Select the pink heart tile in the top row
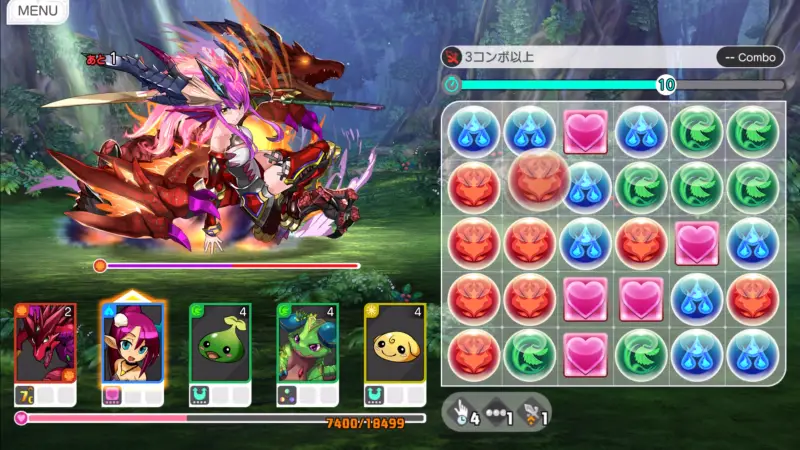 point(586,132)
